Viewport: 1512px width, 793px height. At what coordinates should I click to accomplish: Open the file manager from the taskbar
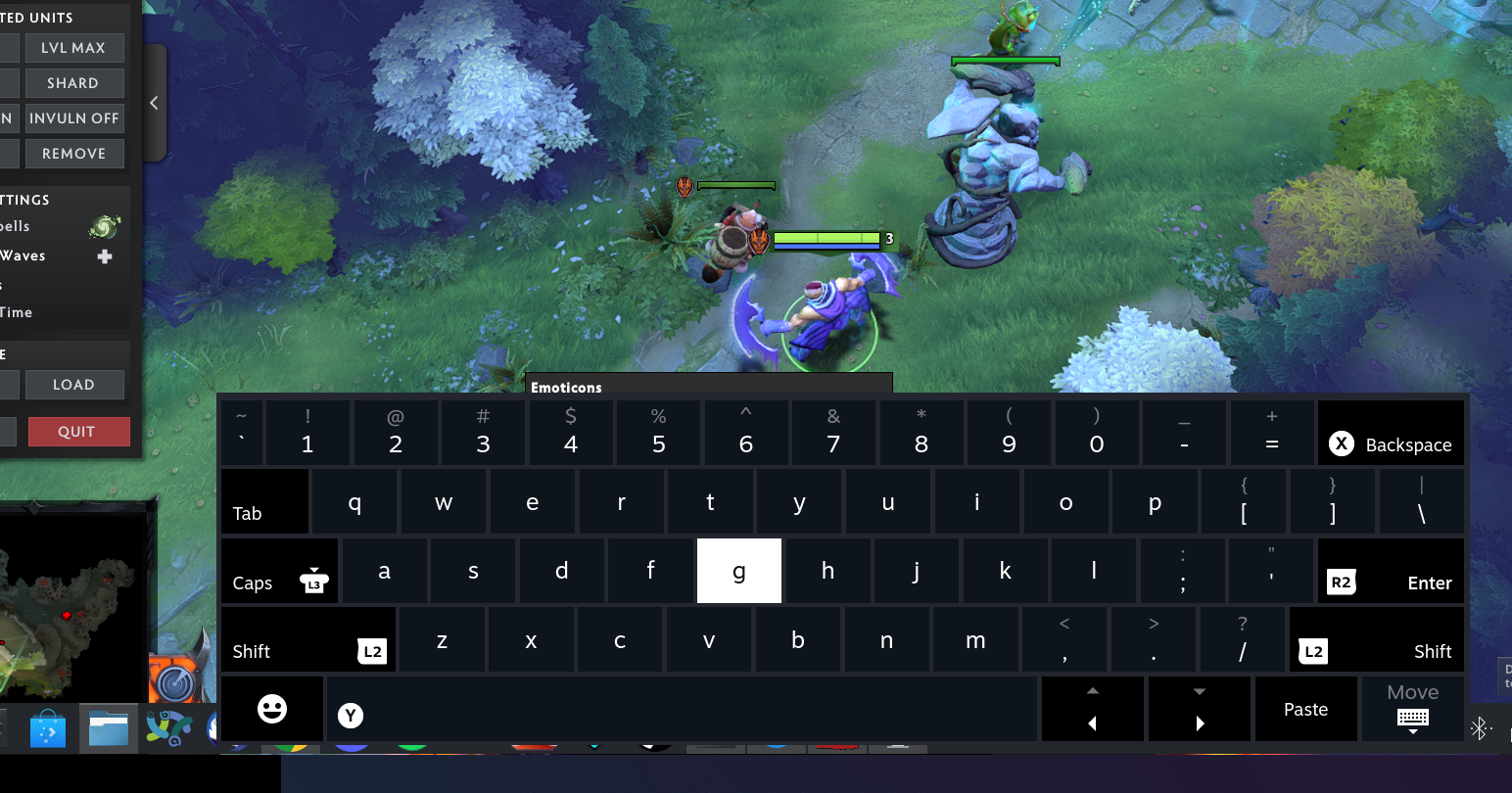[x=108, y=728]
